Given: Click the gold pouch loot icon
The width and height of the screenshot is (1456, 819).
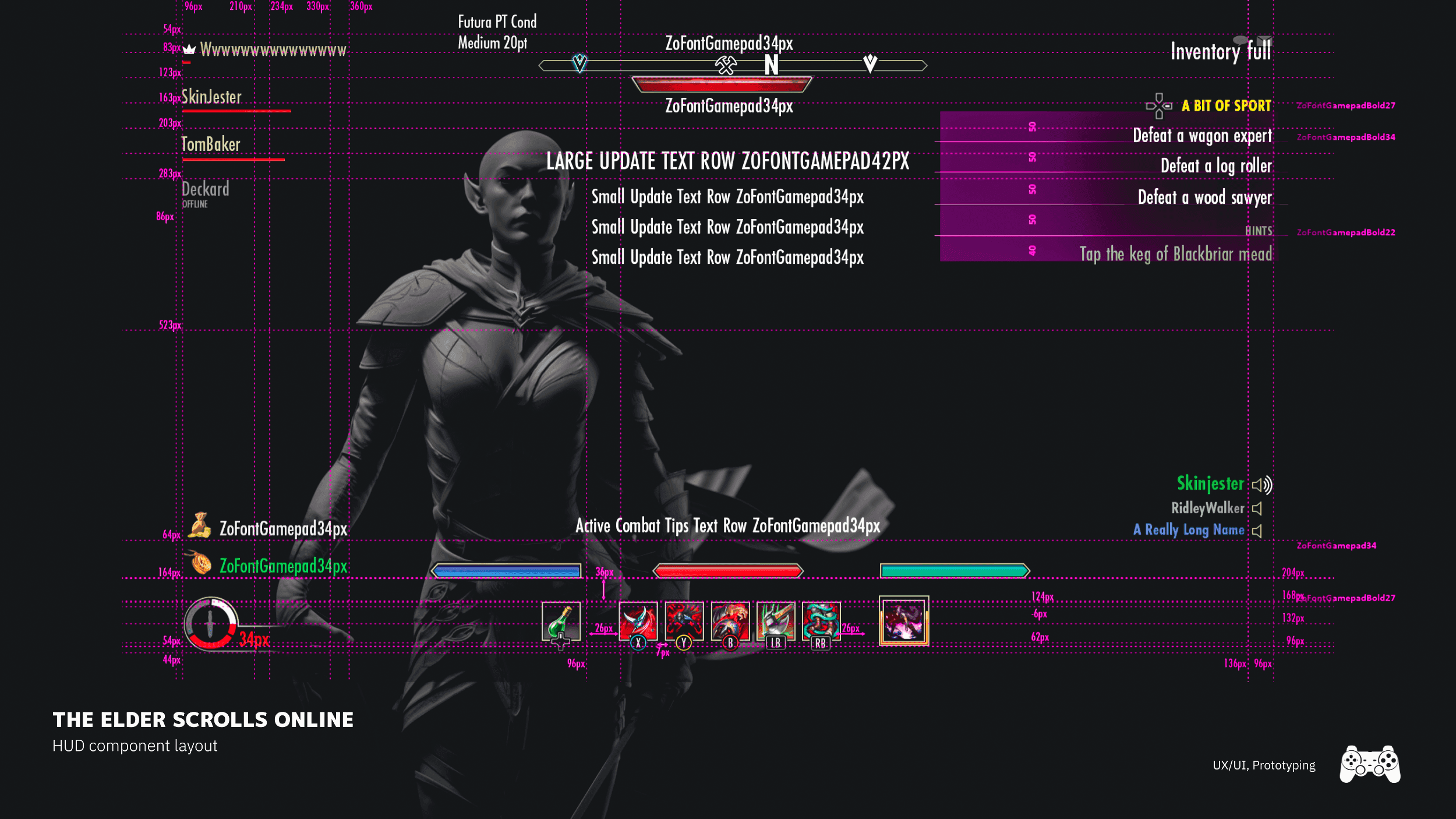Looking at the screenshot, I should pyautogui.click(x=200, y=525).
